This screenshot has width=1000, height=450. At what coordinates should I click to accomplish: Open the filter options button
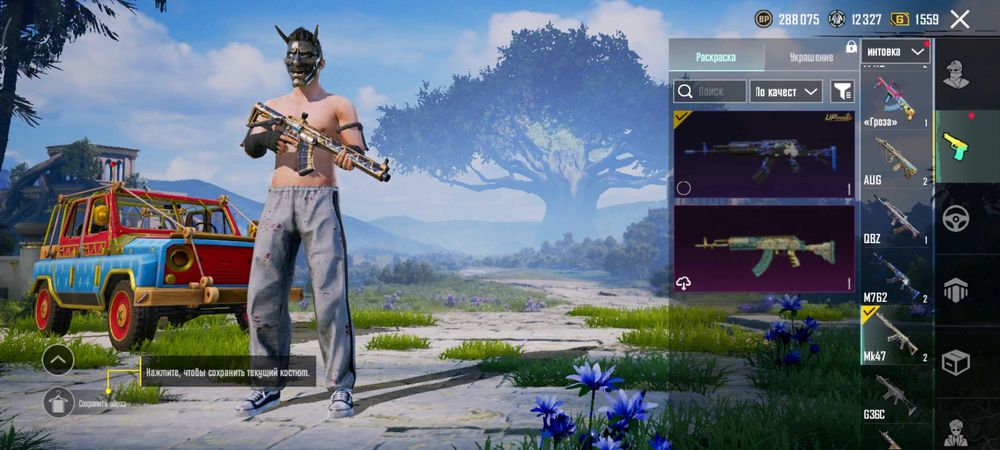(x=842, y=91)
